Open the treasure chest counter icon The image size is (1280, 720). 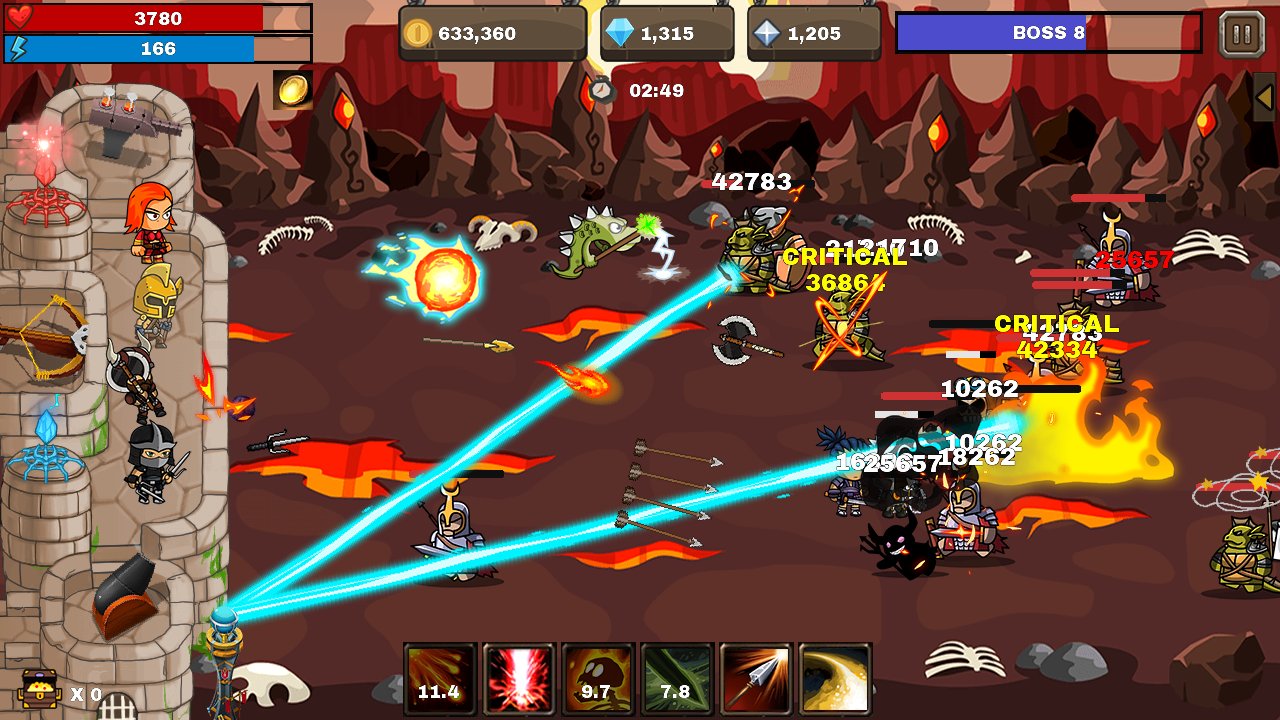pos(39,690)
